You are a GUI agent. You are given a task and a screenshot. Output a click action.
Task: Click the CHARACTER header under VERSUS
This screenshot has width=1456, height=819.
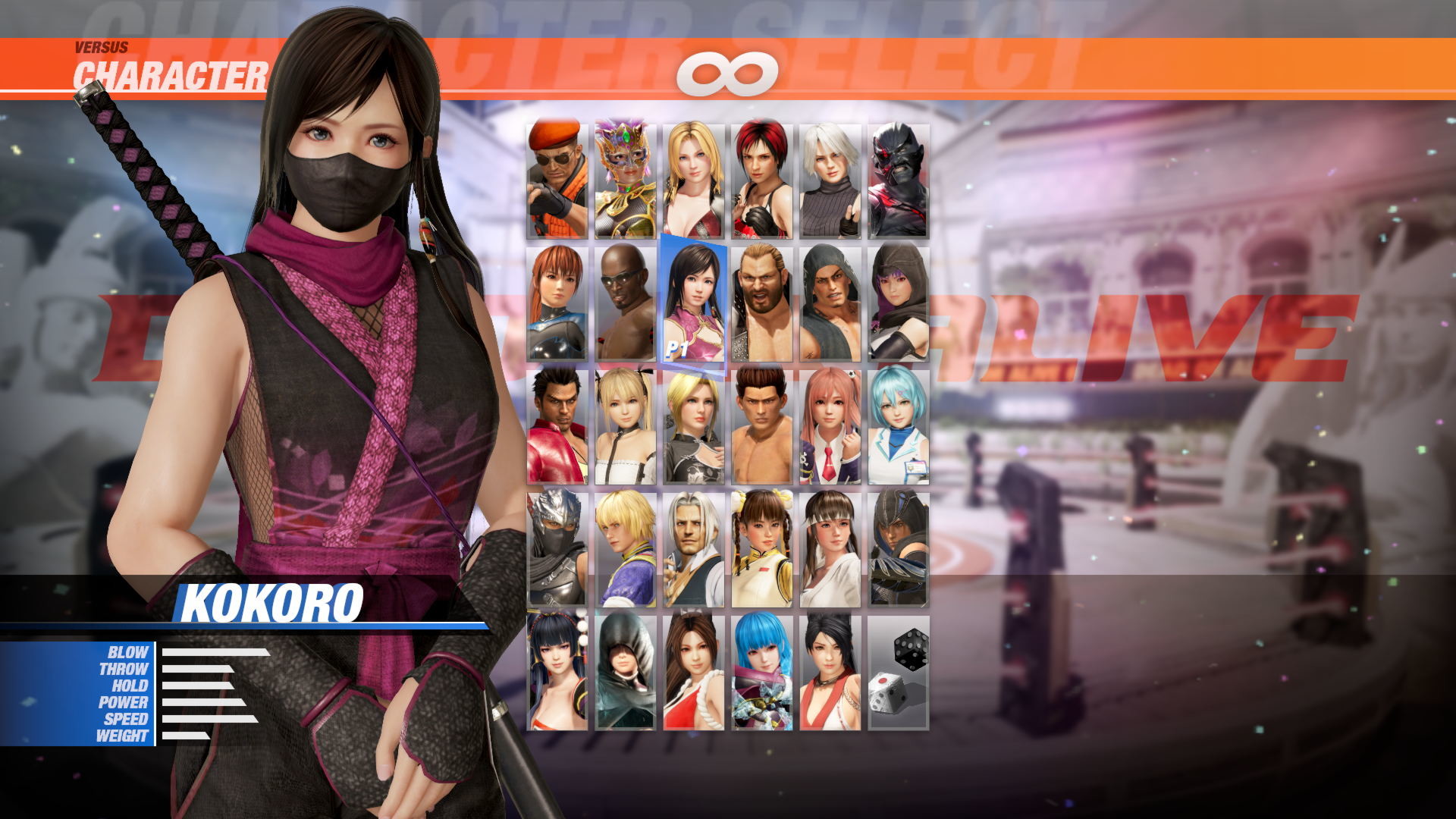pyautogui.click(x=168, y=74)
